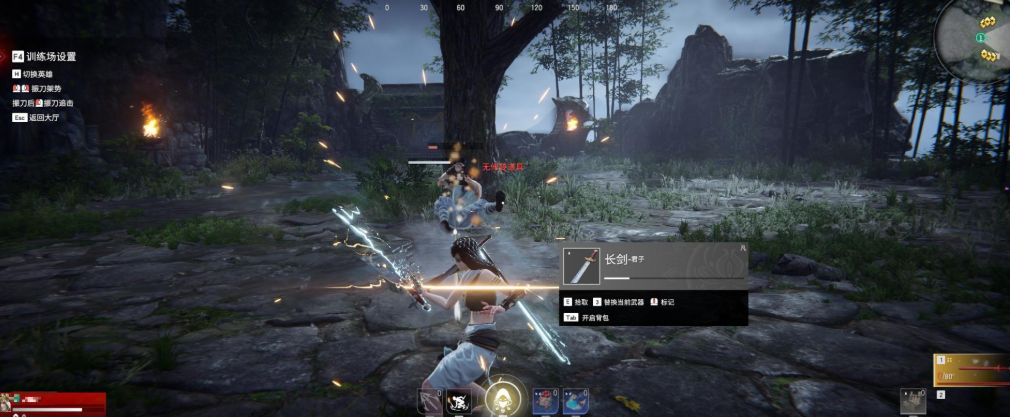Click the grey consumable slot at right
The image size is (1010, 417).
(912, 399)
